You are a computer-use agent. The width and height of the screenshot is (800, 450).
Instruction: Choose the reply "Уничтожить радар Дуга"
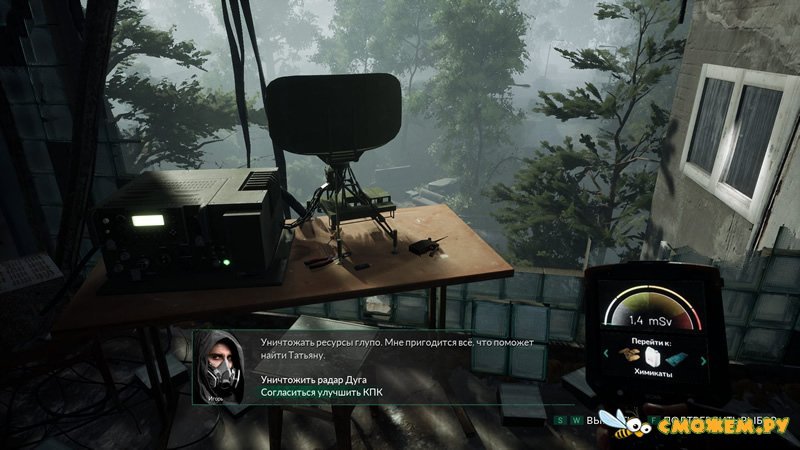320,380
